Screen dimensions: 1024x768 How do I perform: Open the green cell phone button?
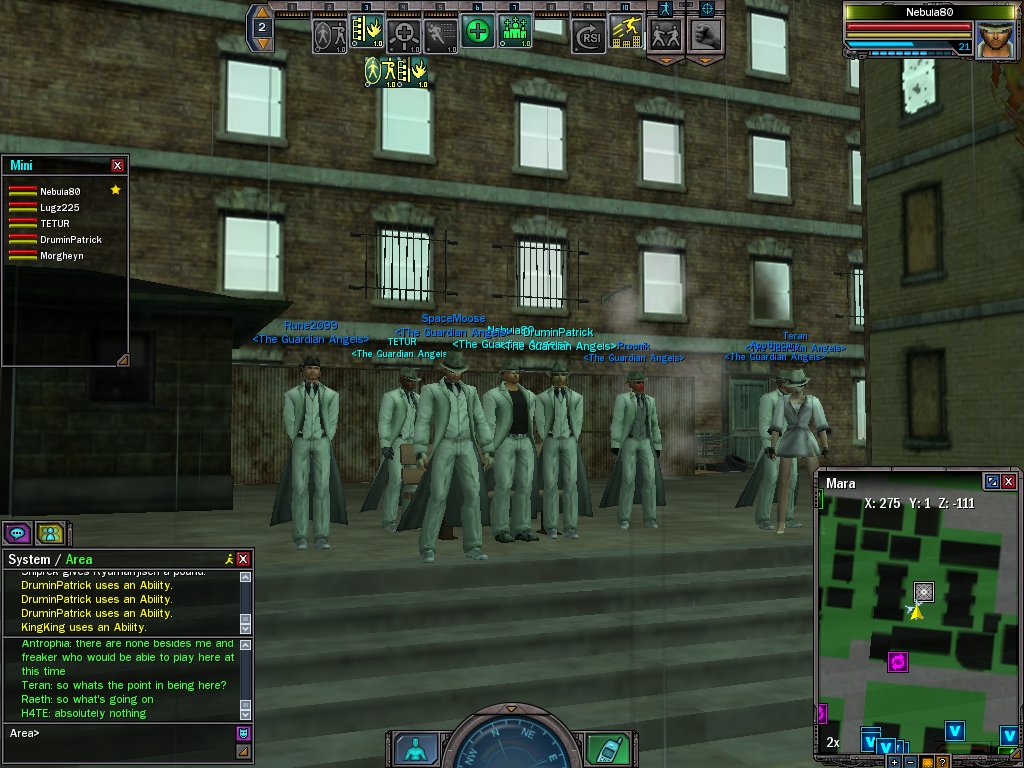point(600,749)
